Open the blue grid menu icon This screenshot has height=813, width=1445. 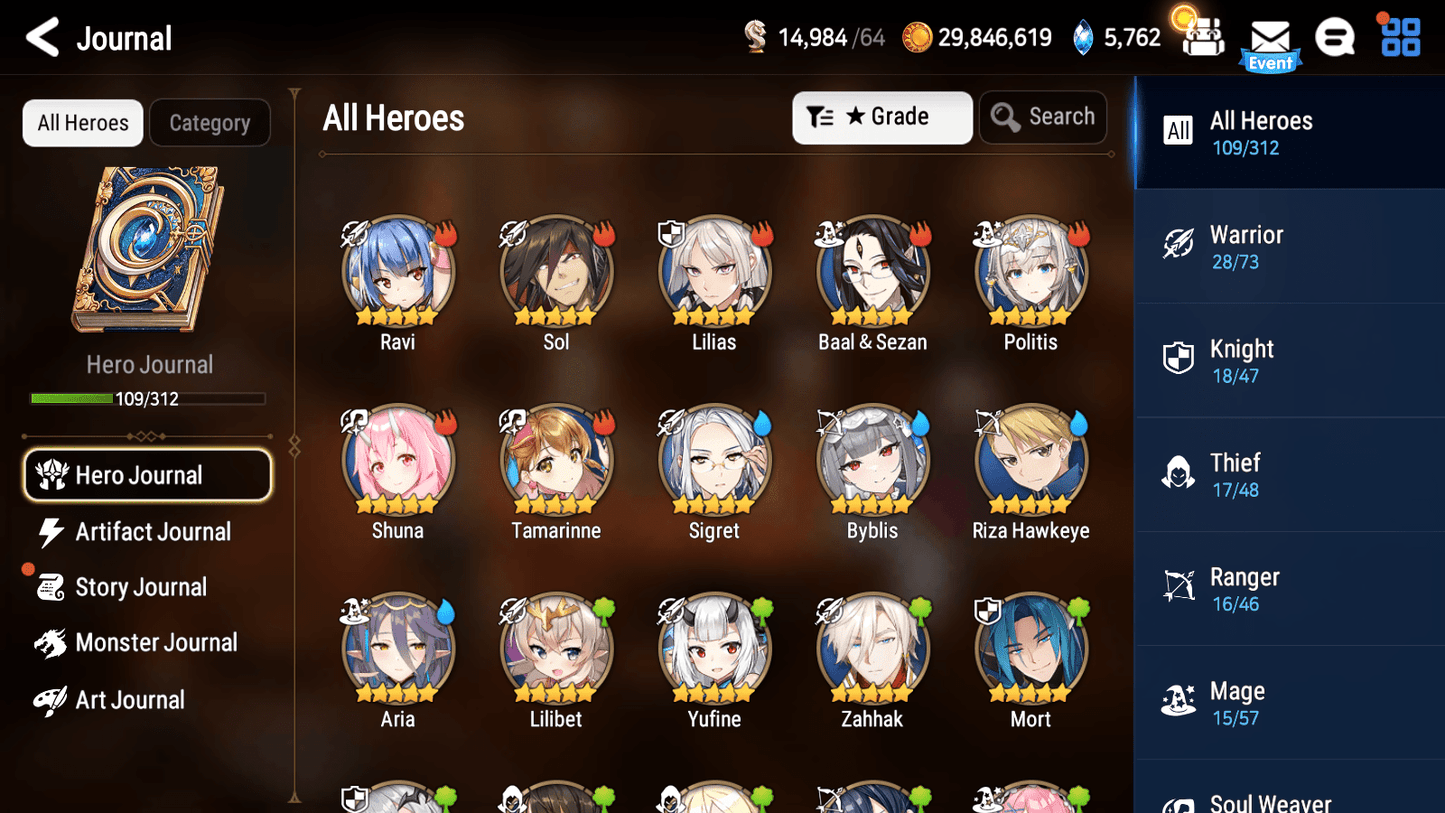[1399, 36]
